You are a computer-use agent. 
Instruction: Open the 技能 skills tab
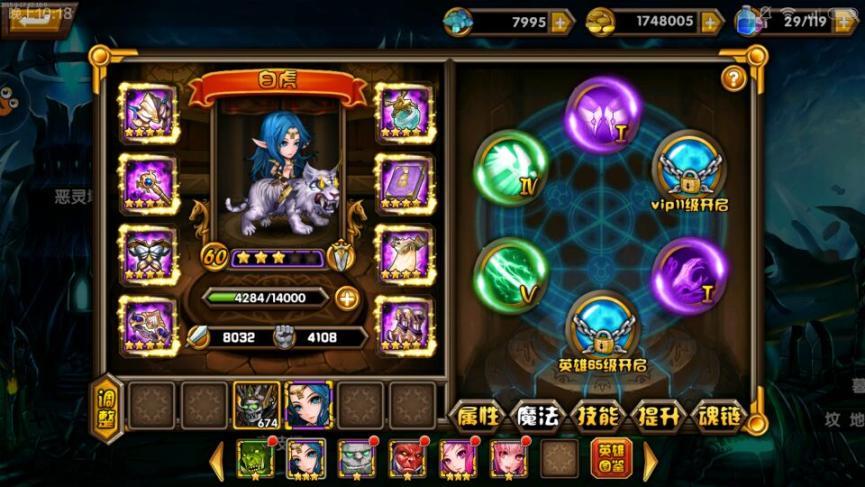click(x=598, y=416)
